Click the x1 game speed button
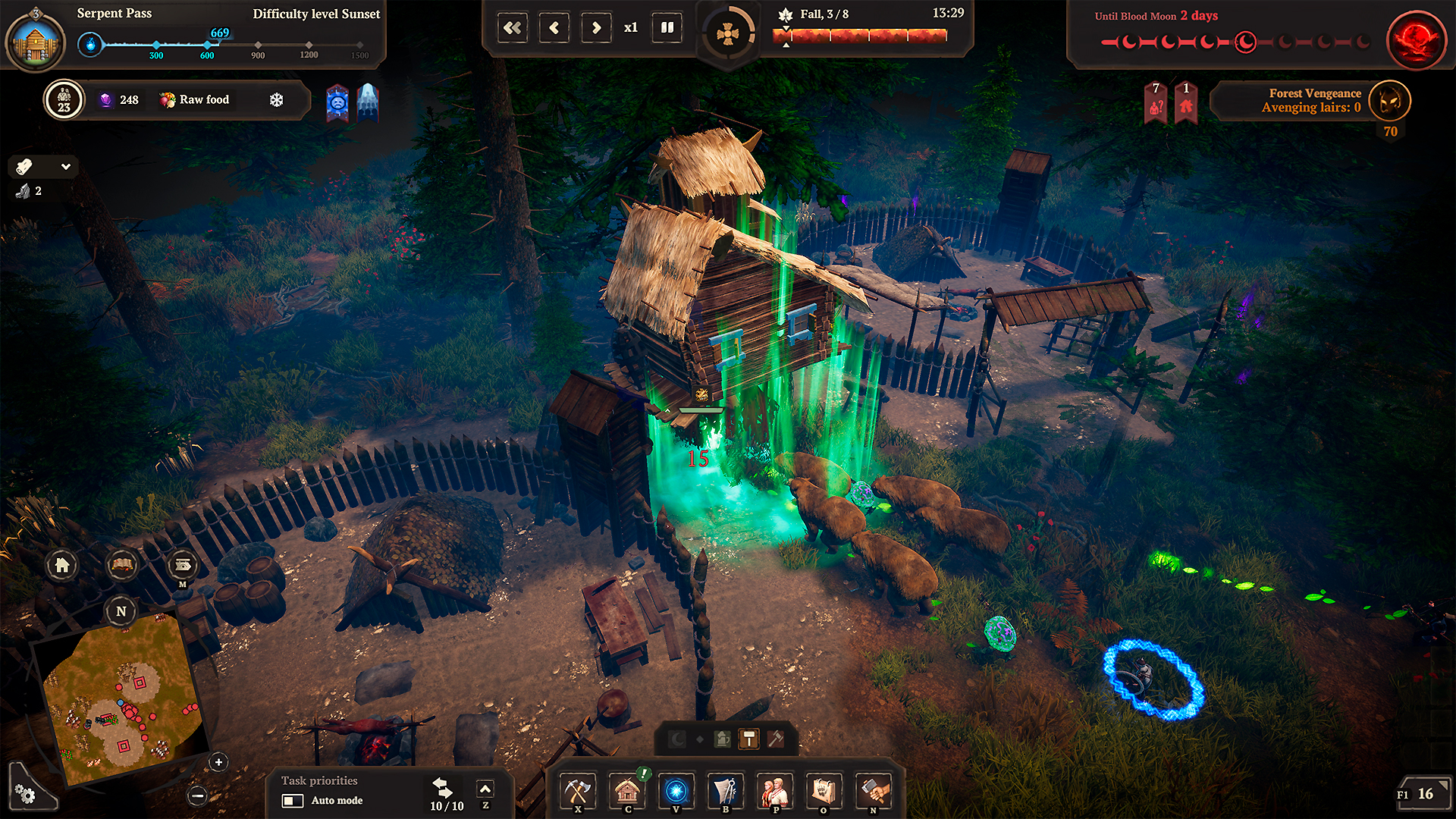Image resolution: width=1456 pixels, height=819 pixels. tap(632, 28)
